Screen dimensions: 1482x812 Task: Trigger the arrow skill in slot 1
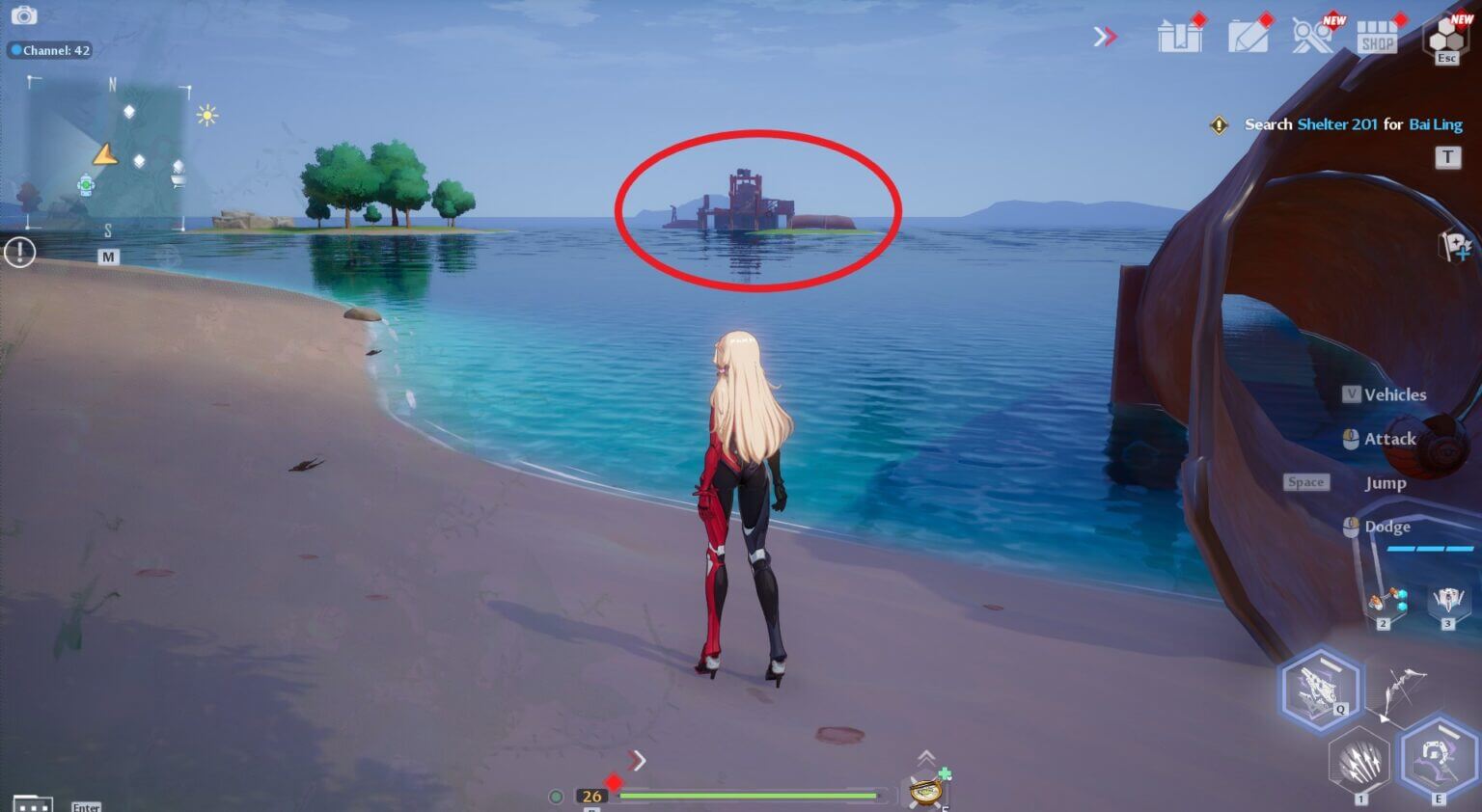[1358, 759]
